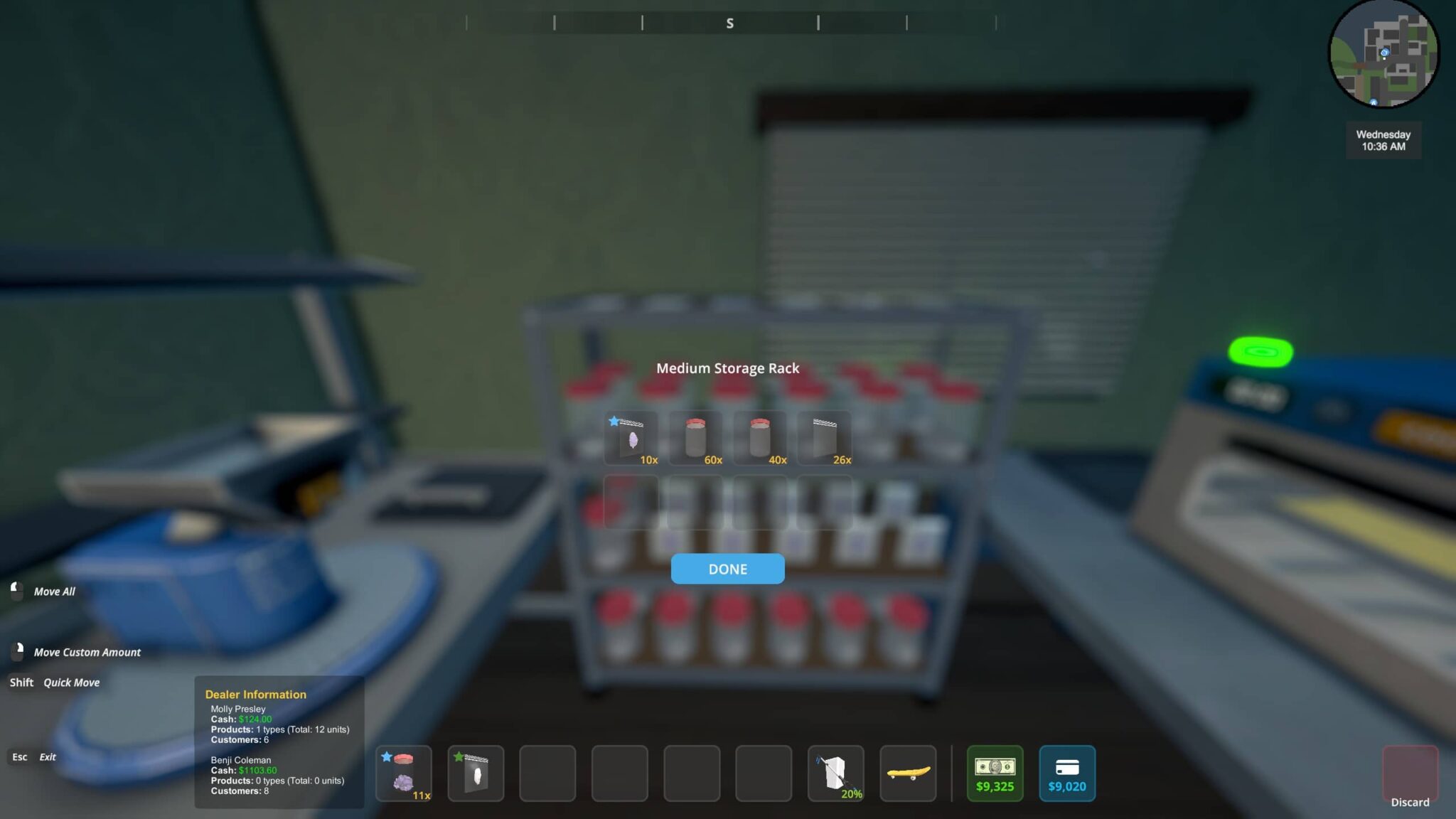Click the cash stack showing $9,325
Image resolution: width=1456 pixels, height=819 pixels.
[995, 773]
